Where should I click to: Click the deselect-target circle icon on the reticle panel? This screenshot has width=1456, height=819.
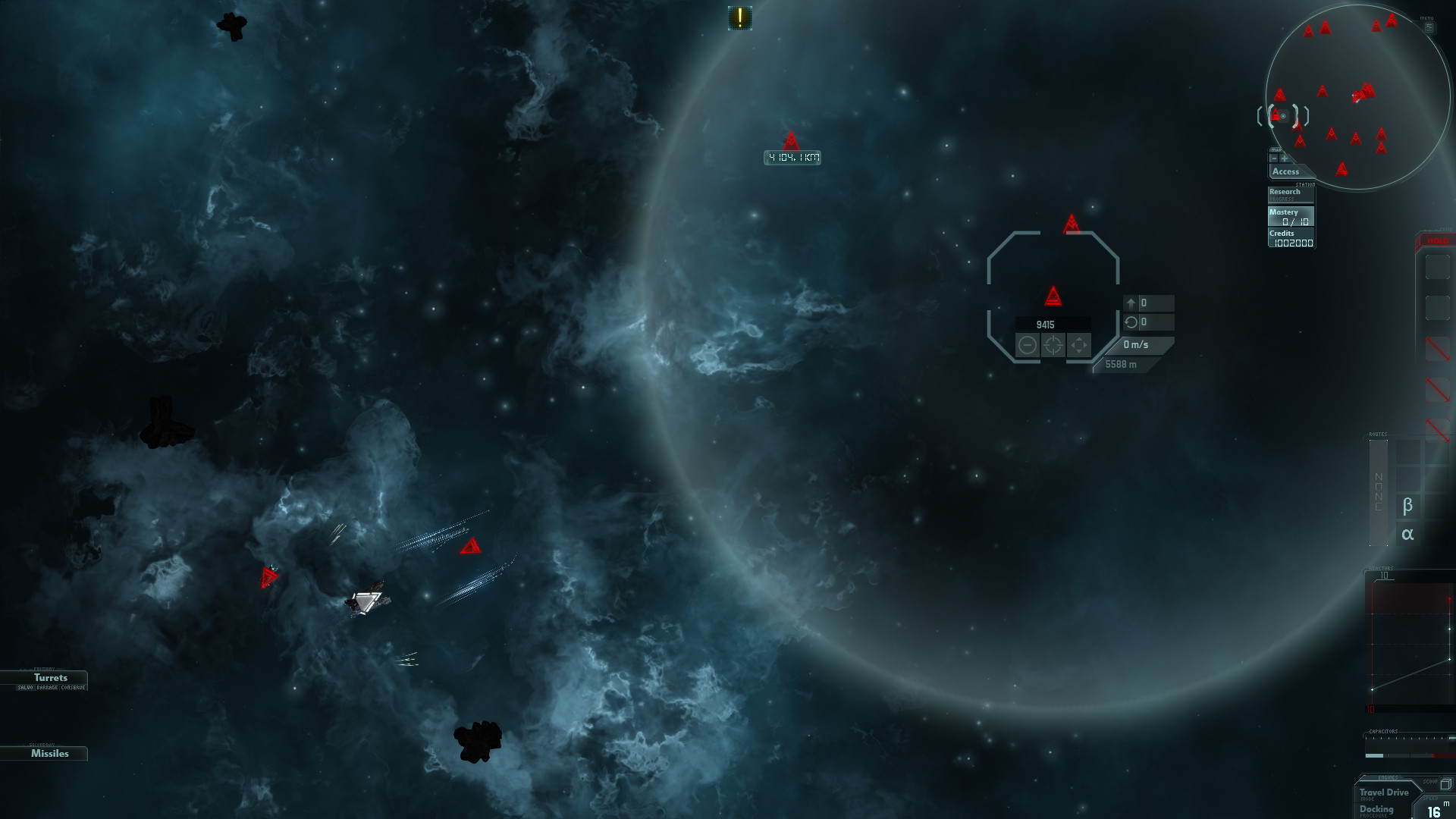pyautogui.click(x=1028, y=346)
